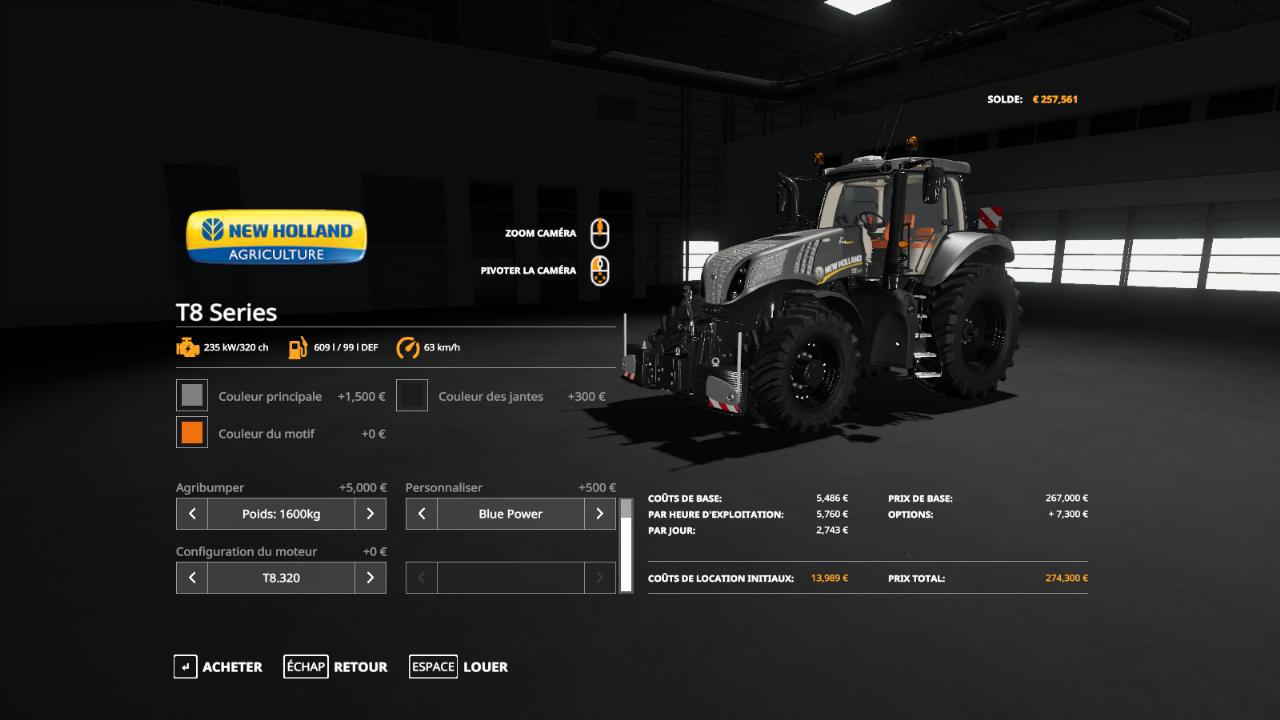Click the options list scrollbar
Screen dimensions: 1280x720
(626, 546)
